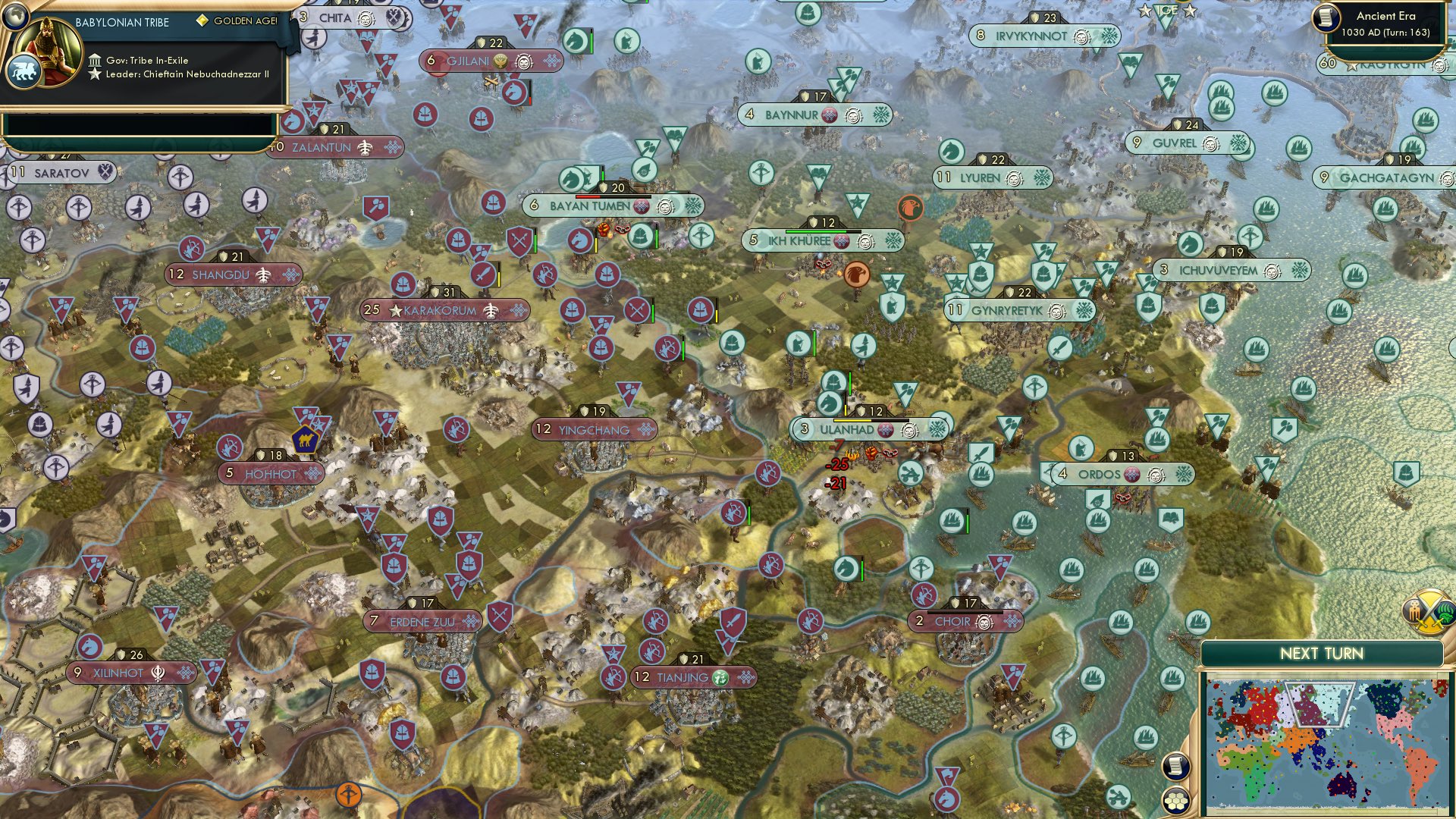Image resolution: width=1456 pixels, height=819 pixels.
Task: Open the Karakorum city screen
Action: (446, 310)
